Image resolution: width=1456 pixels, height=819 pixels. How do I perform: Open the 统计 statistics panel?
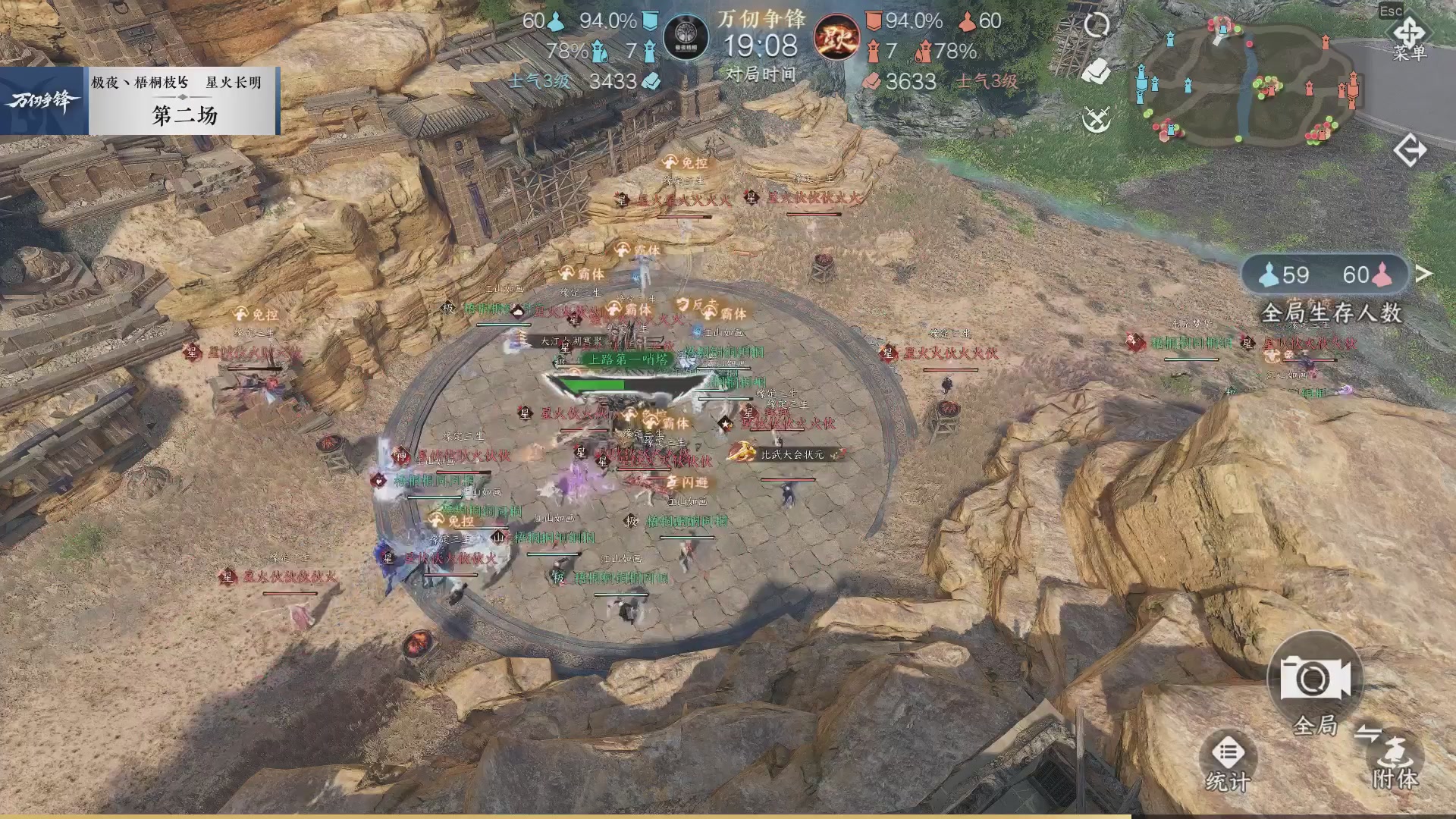(1230, 758)
